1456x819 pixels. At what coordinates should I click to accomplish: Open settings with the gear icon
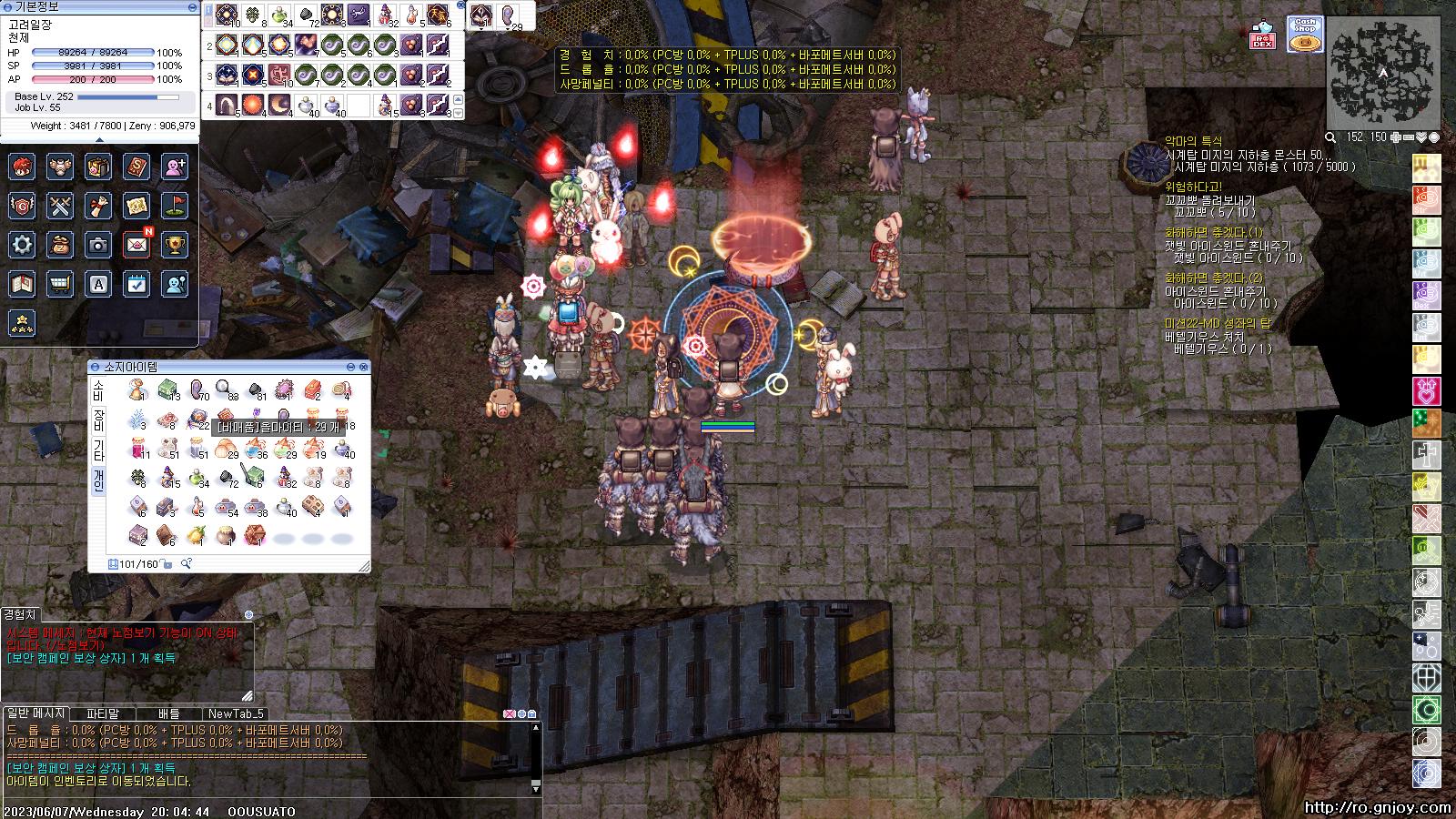(x=22, y=245)
